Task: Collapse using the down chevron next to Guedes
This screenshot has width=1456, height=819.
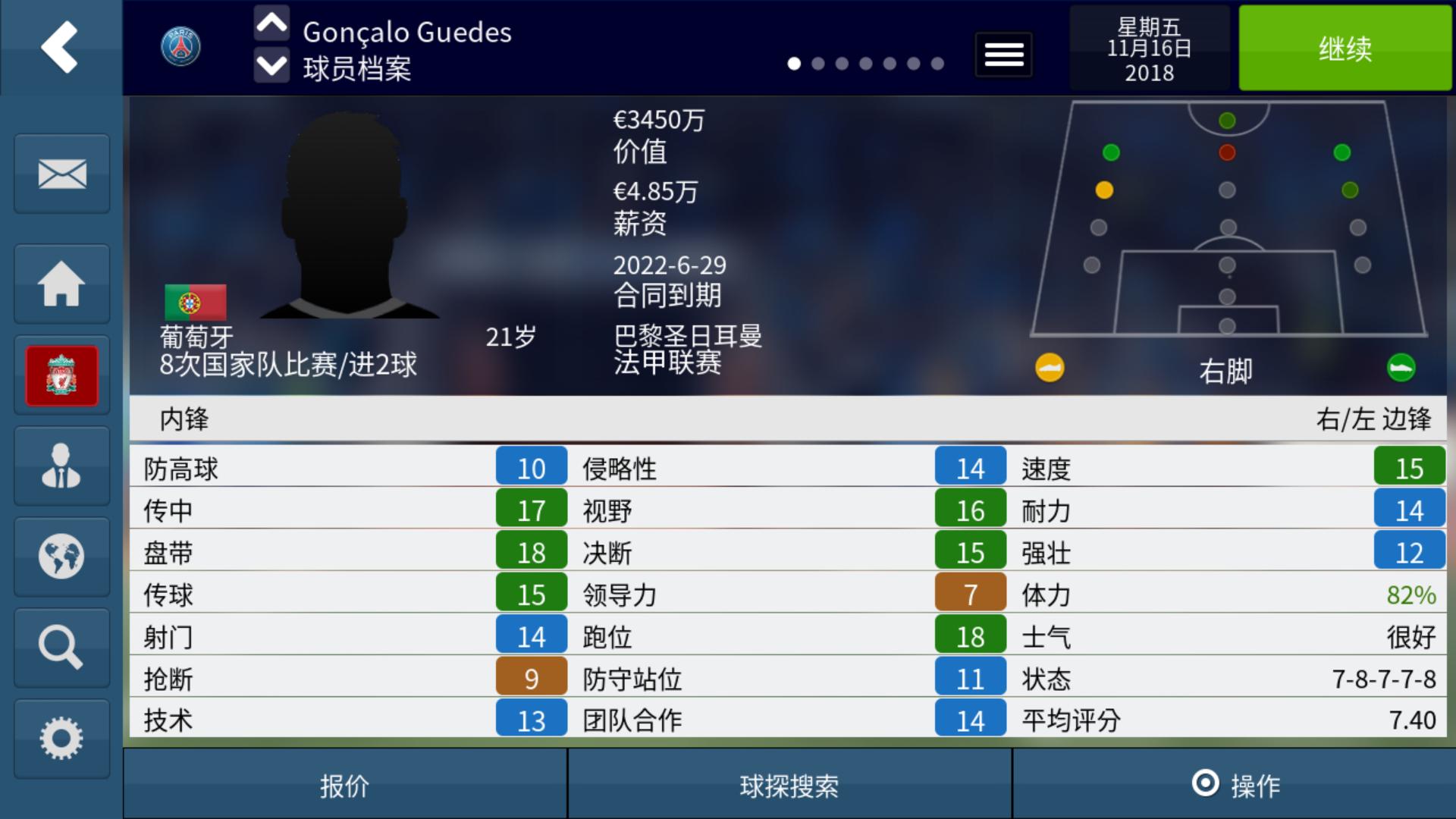Action: pyautogui.click(x=271, y=67)
